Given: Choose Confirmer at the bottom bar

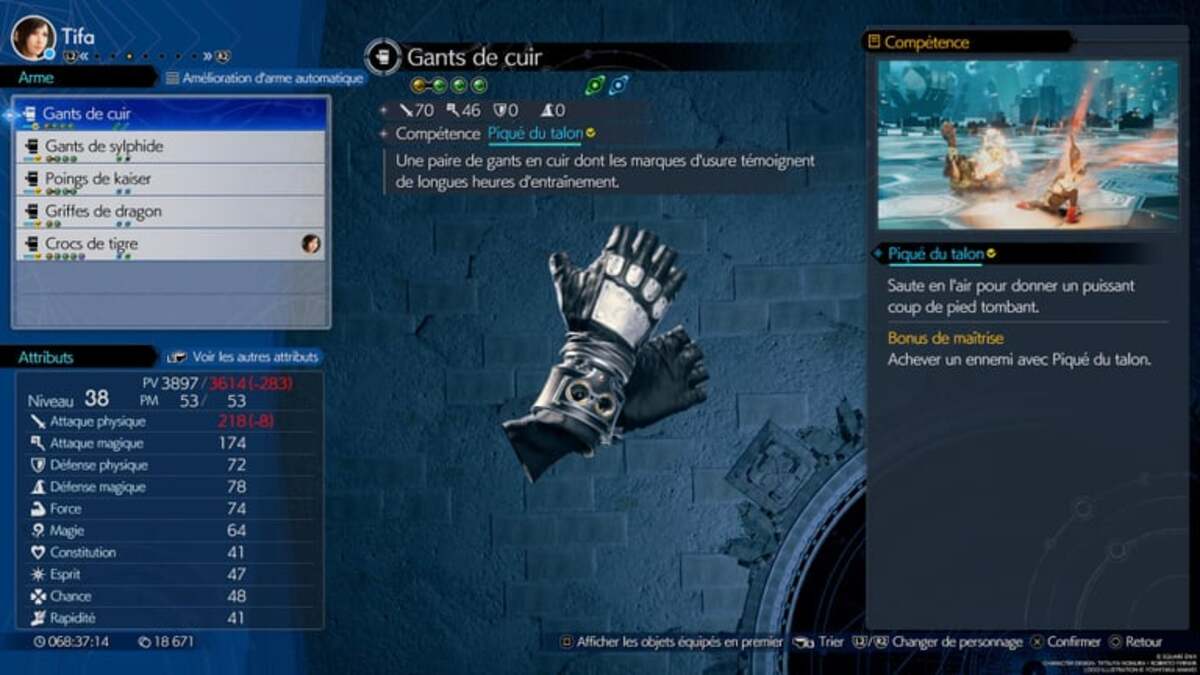Looking at the screenshot, I should tap(1067, 642).
